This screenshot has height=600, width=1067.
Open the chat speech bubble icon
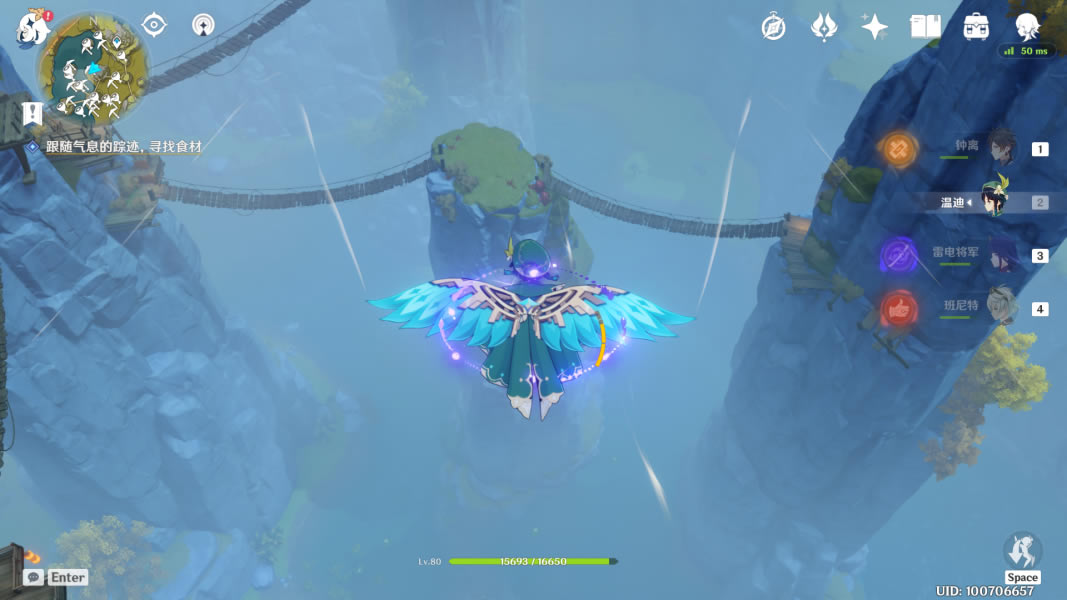pos(33,577)
